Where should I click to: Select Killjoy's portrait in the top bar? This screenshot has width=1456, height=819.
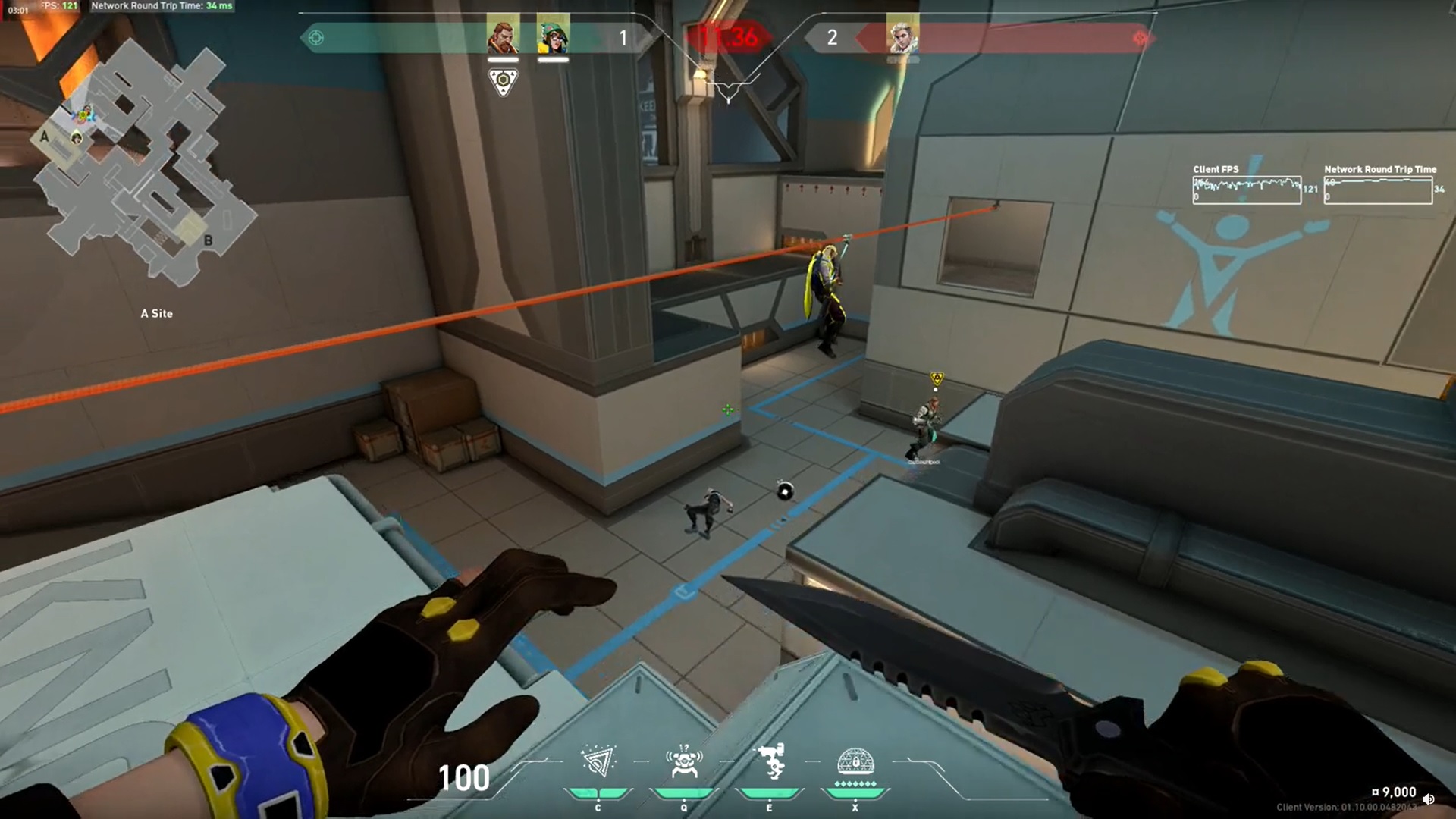pyautogui.click(x=553, y=38)
